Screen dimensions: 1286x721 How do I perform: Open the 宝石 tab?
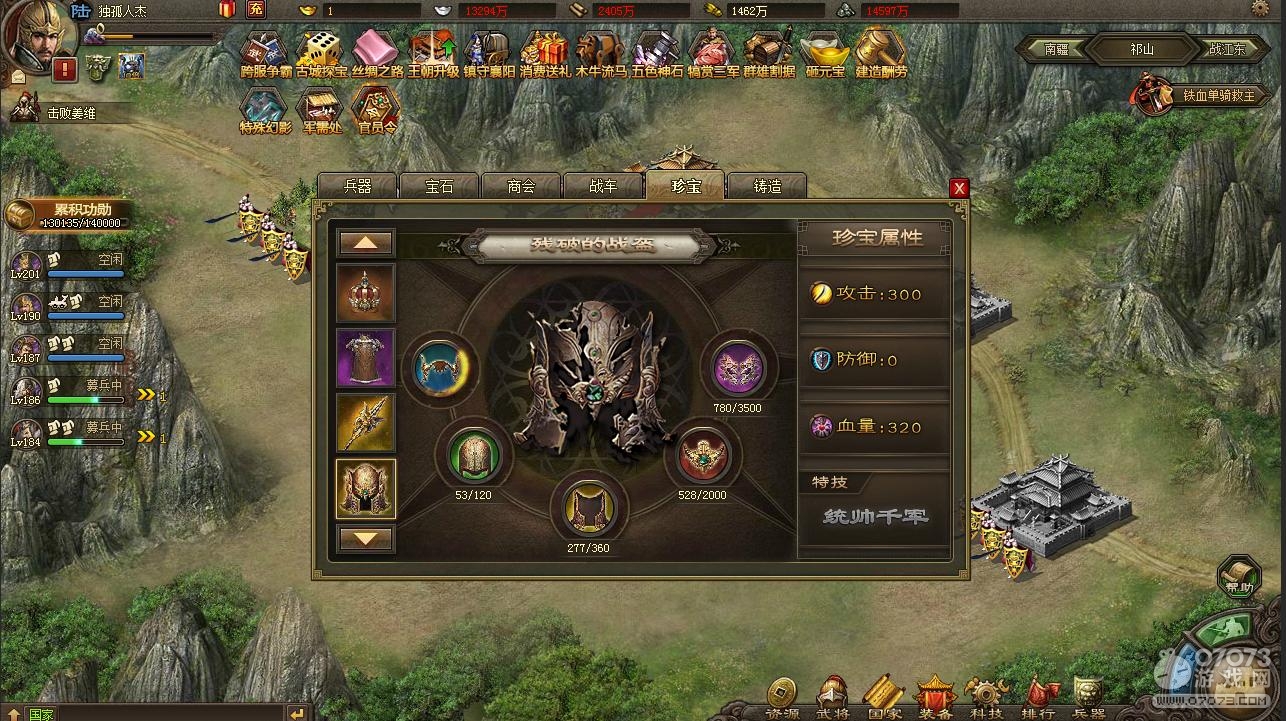pos(439,186)
